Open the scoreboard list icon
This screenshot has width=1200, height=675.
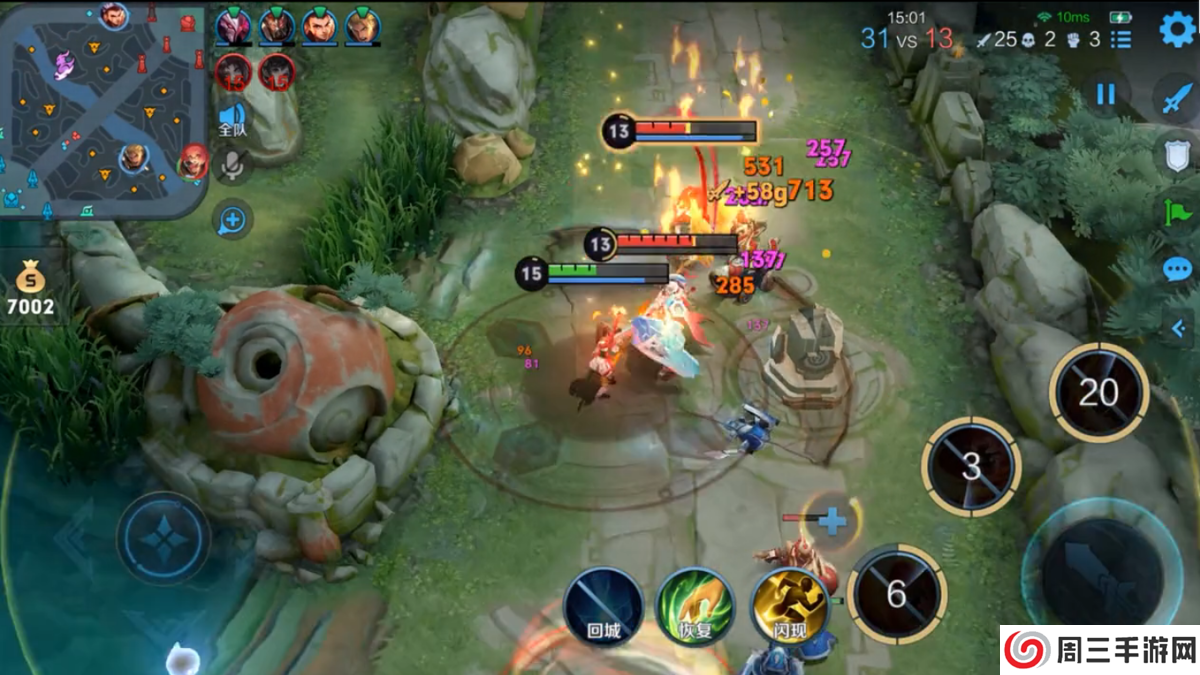1121,39
